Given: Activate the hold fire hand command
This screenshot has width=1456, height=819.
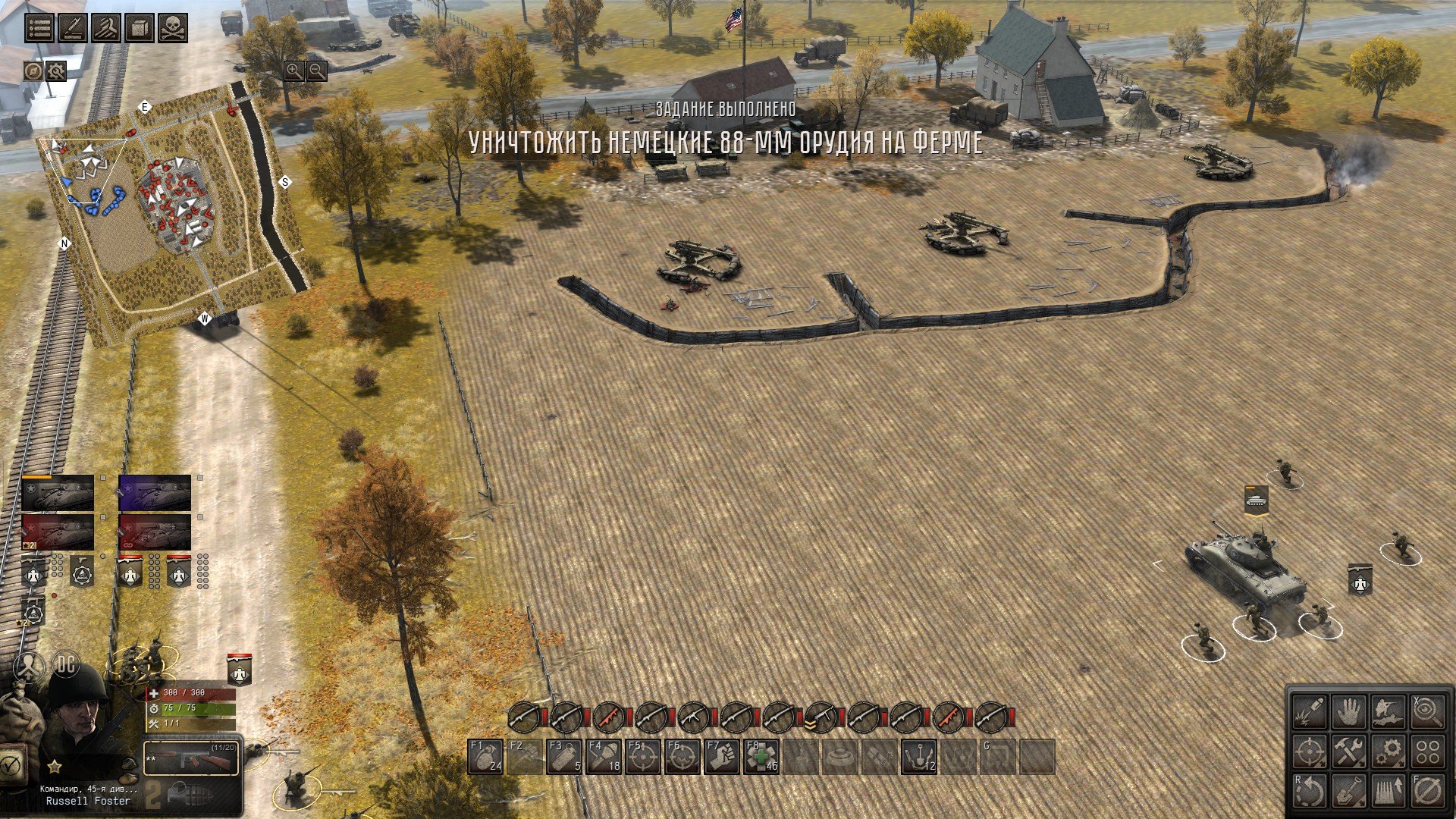Looking at the screenshot, I should pos(1349,712).
